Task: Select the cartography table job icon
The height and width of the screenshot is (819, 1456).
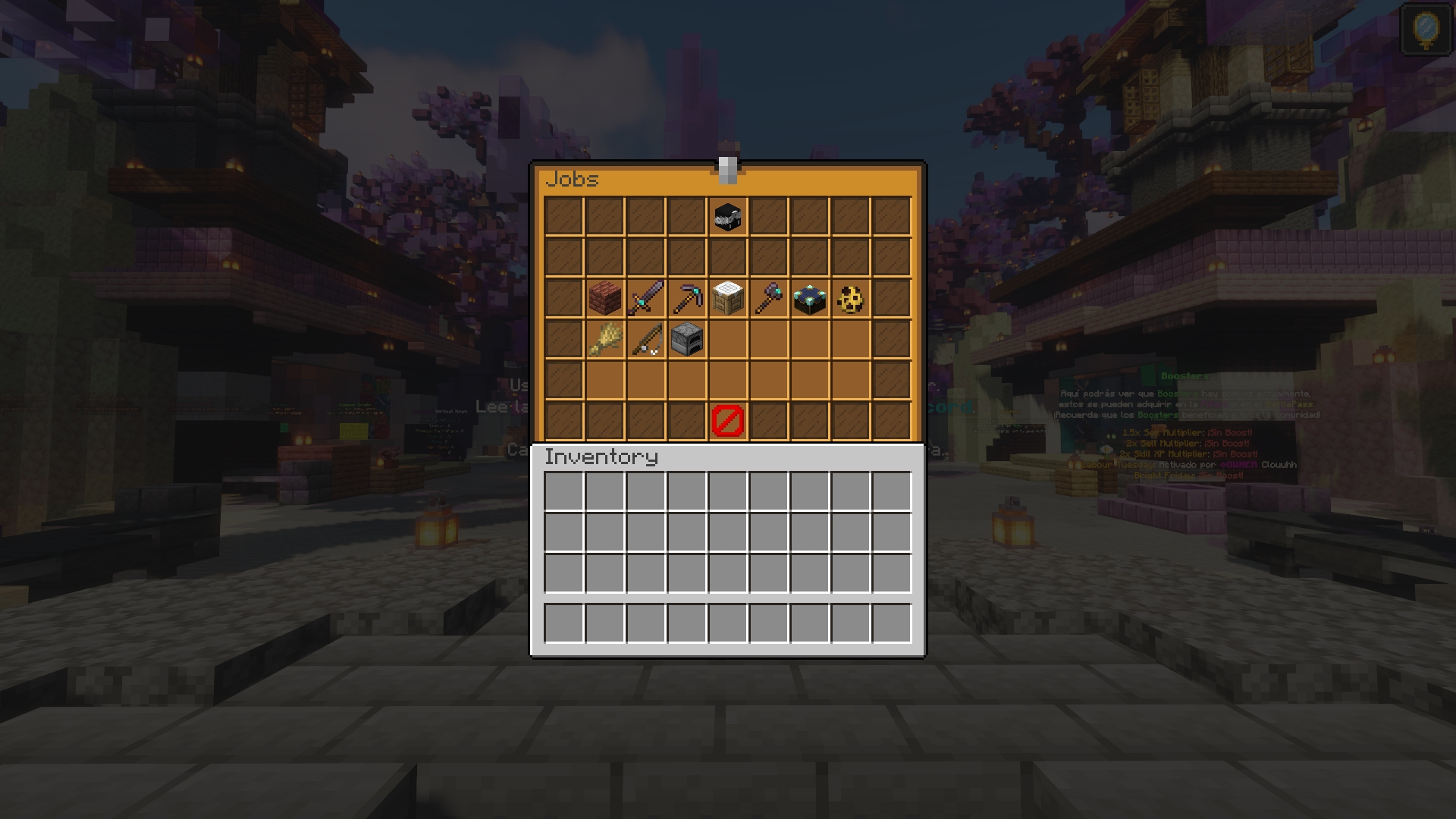Action: pyautogui.click(x=727, y=298)
